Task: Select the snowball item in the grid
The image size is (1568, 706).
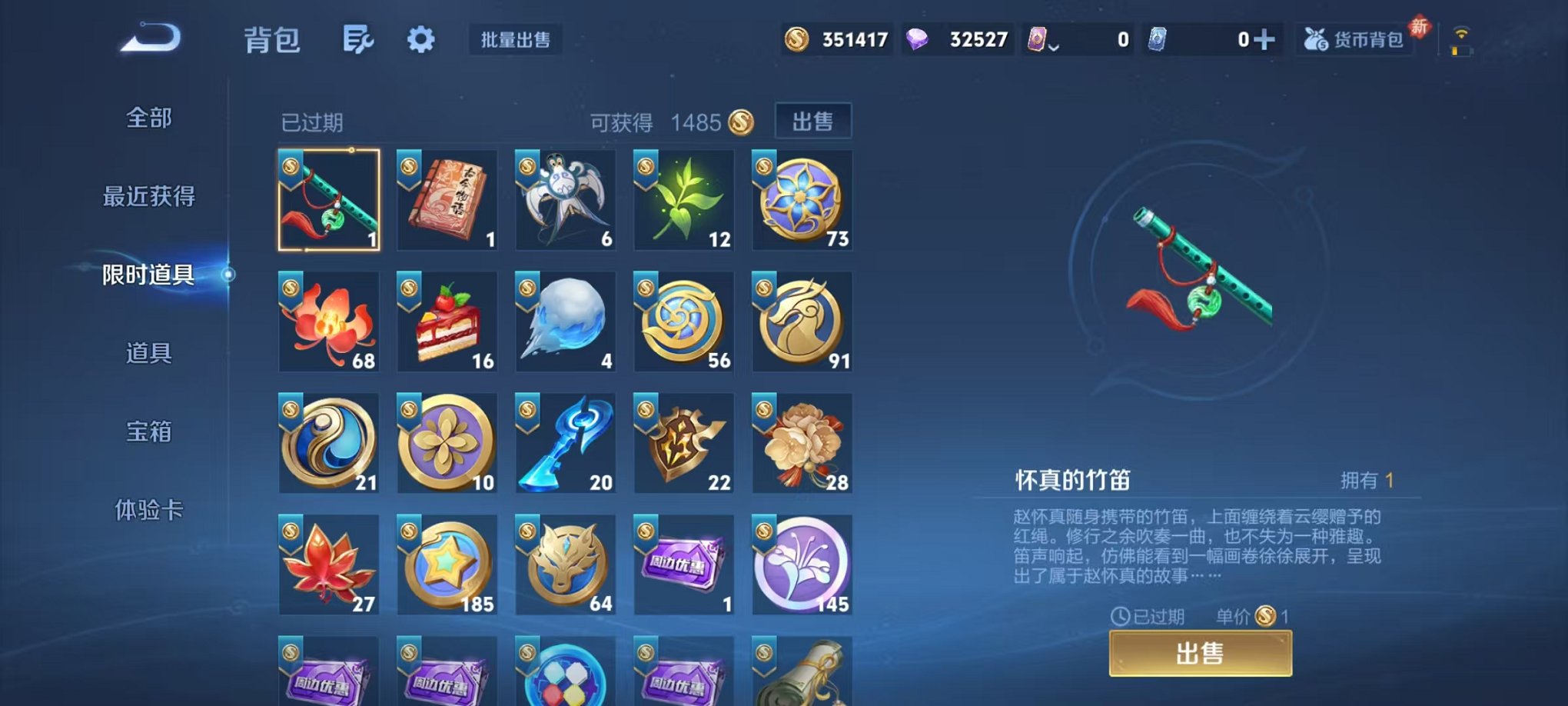Action: tap(565, 322)
